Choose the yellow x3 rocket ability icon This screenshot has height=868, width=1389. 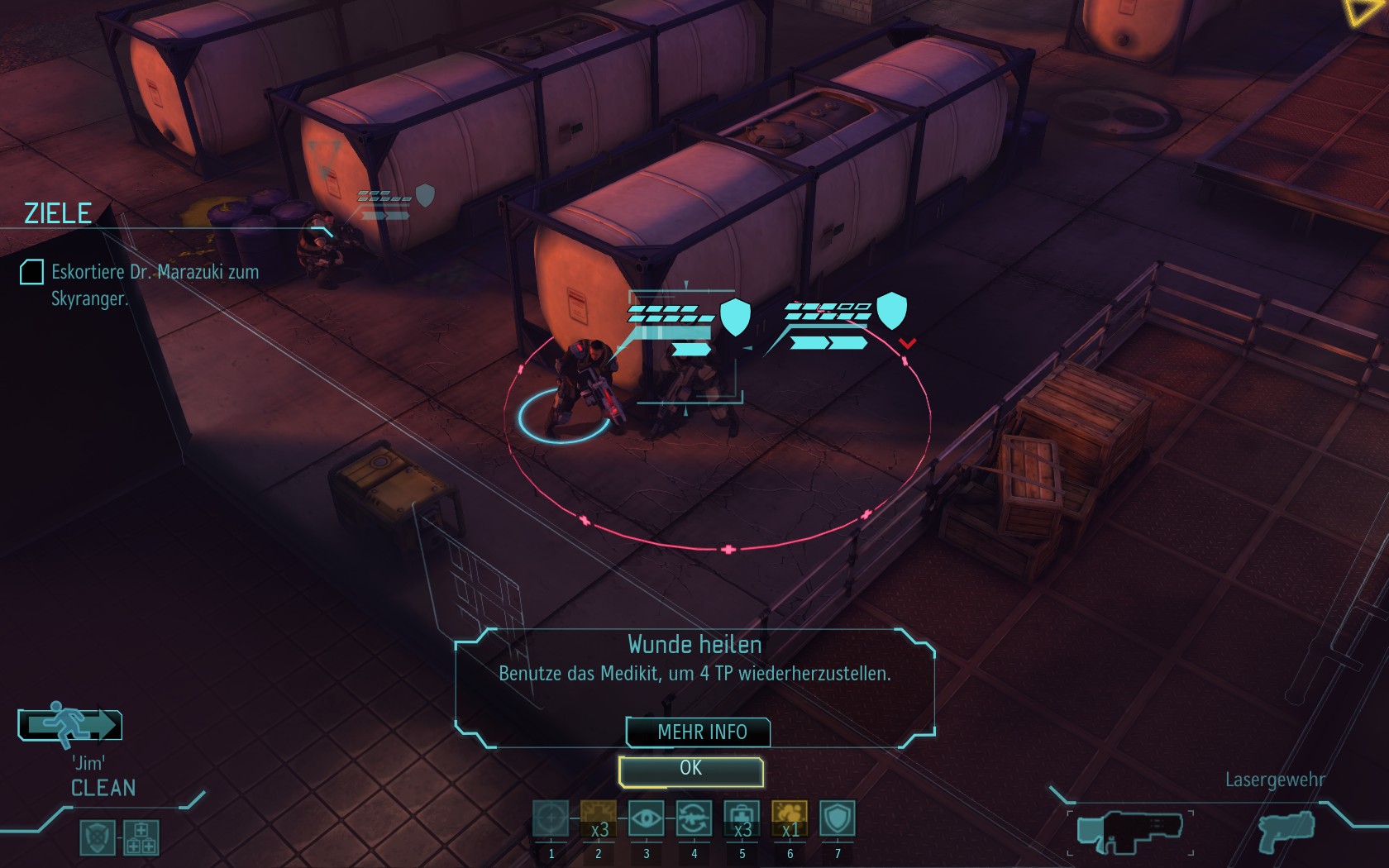coord(599,819)
